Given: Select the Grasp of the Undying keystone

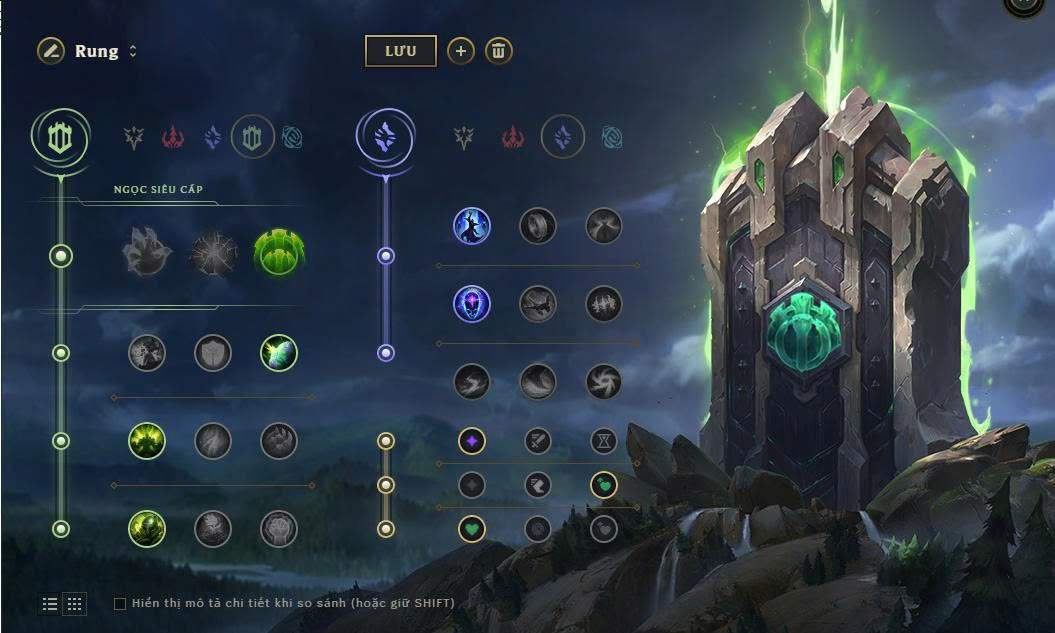Looking at the screenshot, I should [147, 252].
